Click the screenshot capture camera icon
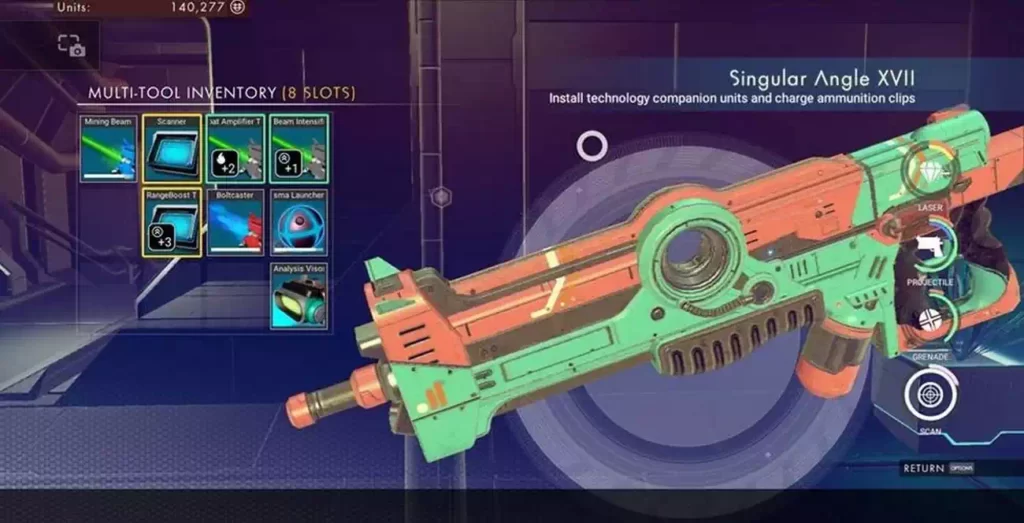The height and width of the screenshot is (523, 1024). pos(70,45)
